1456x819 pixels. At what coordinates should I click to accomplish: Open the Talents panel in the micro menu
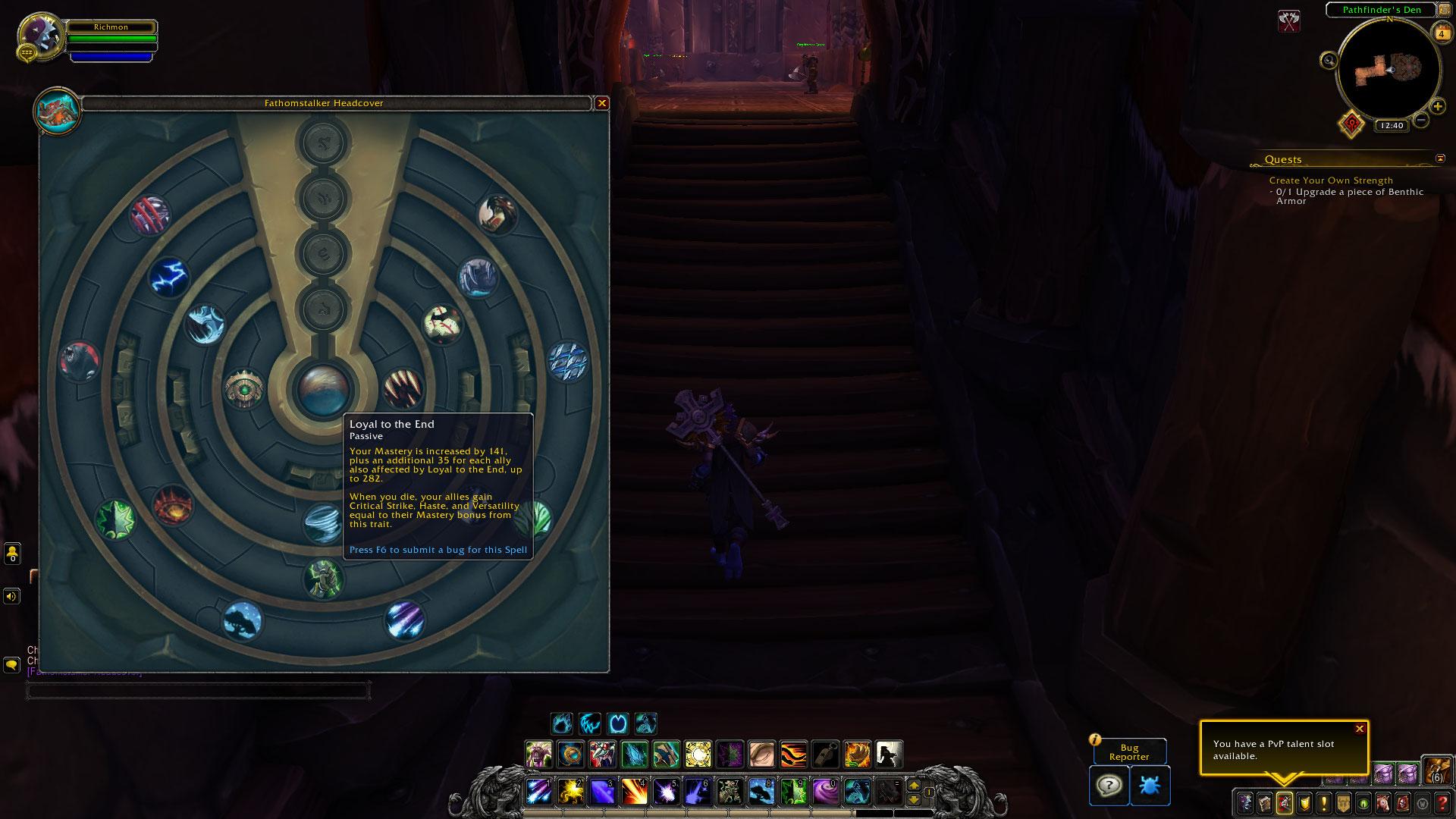(1285, 804)
